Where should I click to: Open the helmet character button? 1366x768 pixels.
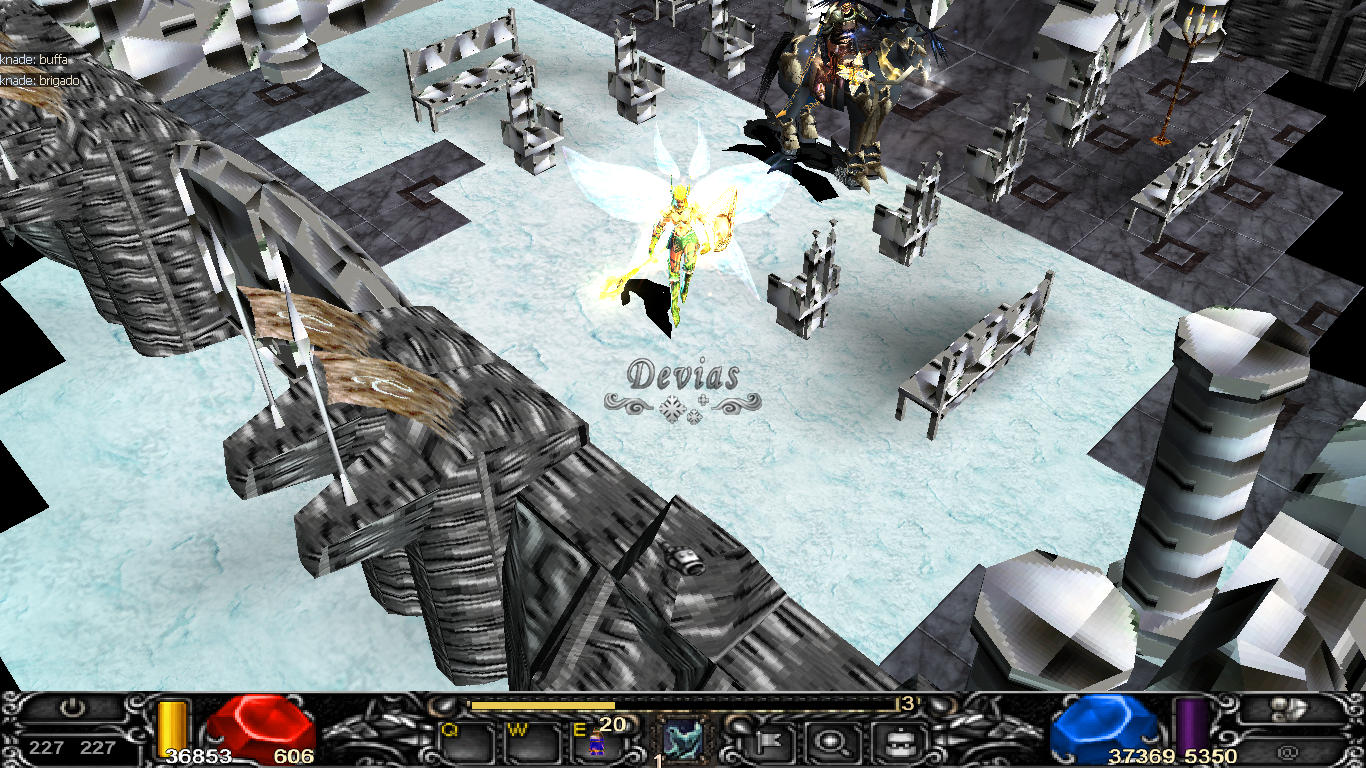pos(893,741)
